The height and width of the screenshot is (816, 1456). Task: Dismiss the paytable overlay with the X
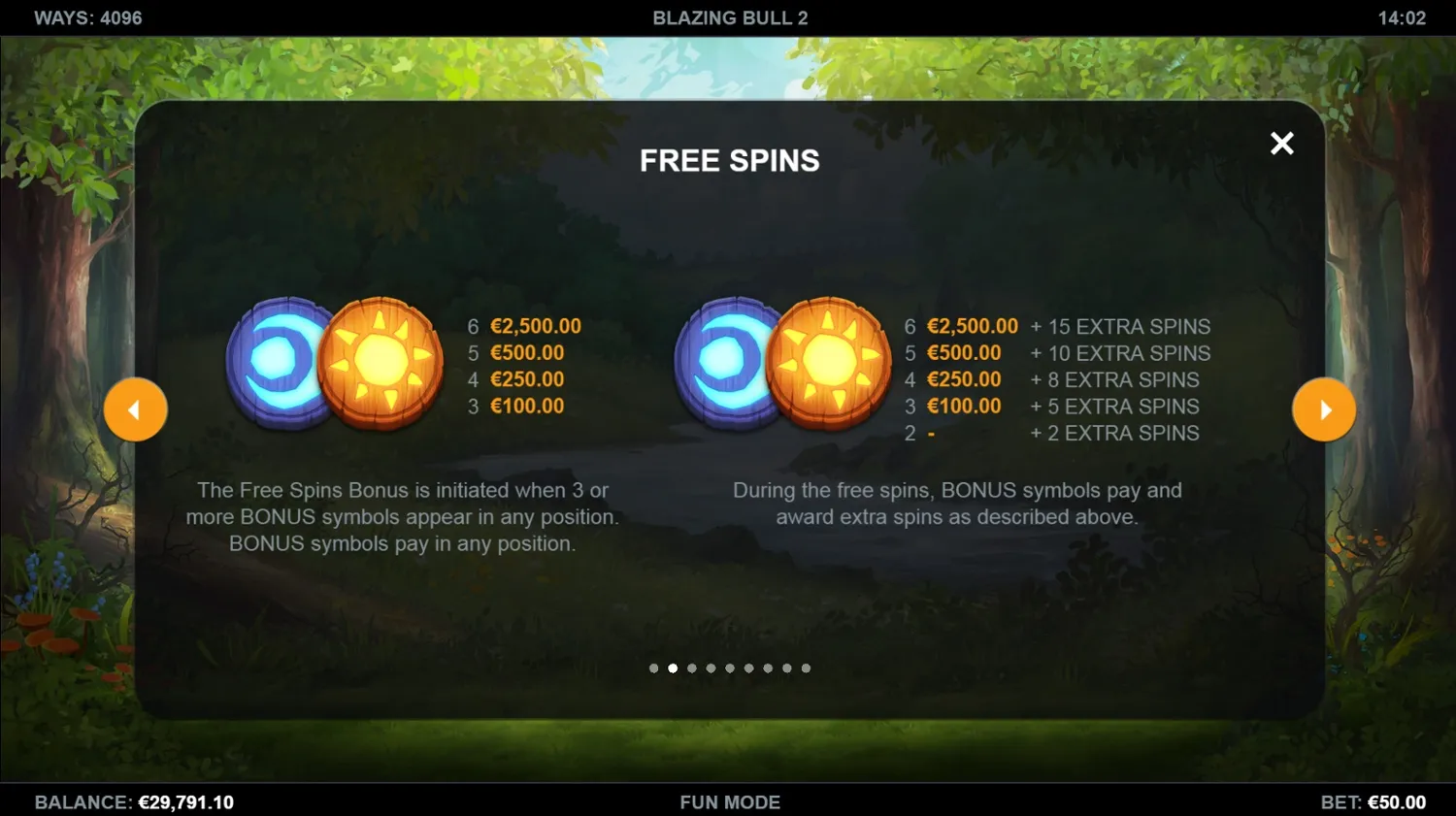point(1281,143)
